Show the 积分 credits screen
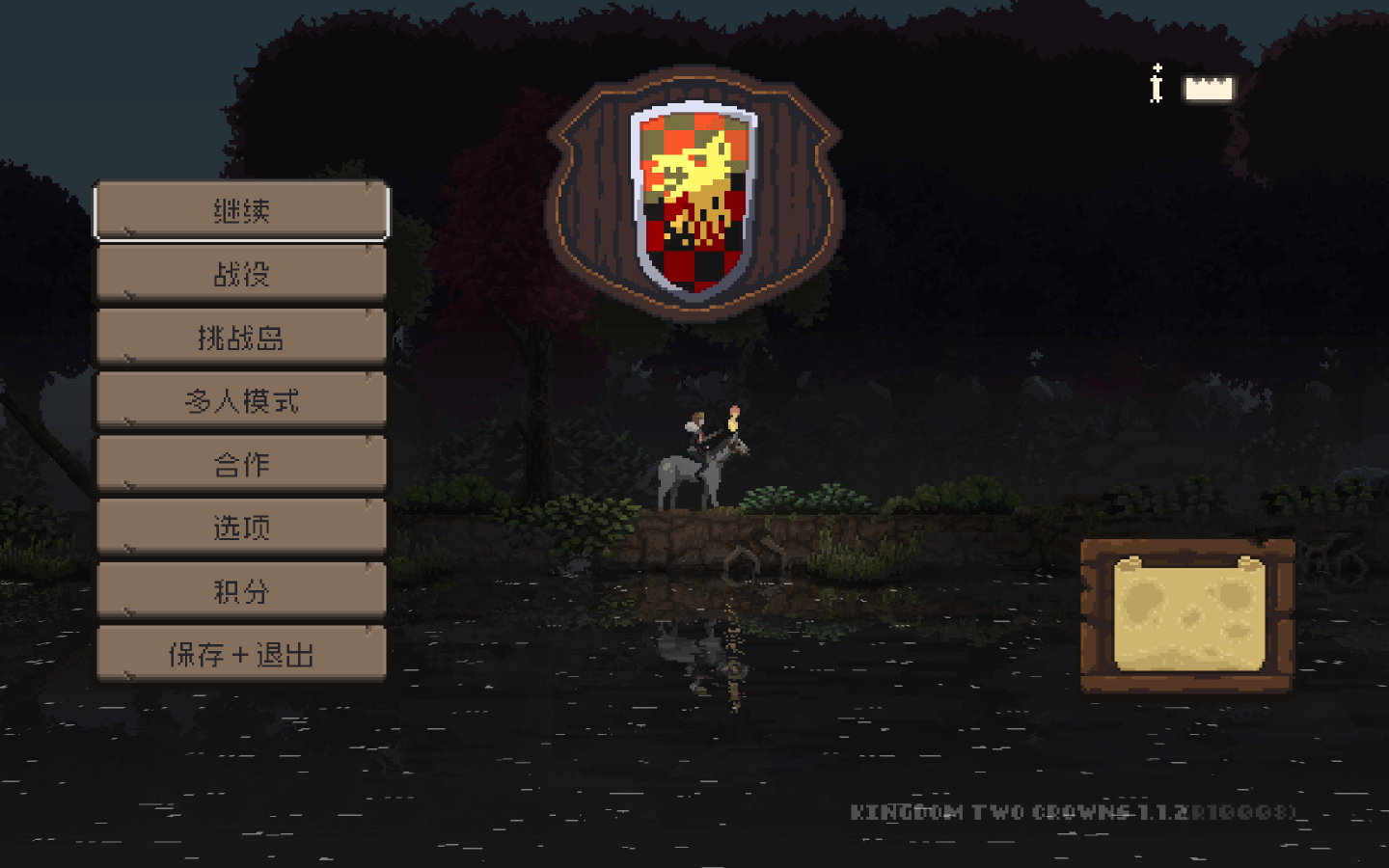Screen dimensions: 1389x868 [x=241, y=591]
